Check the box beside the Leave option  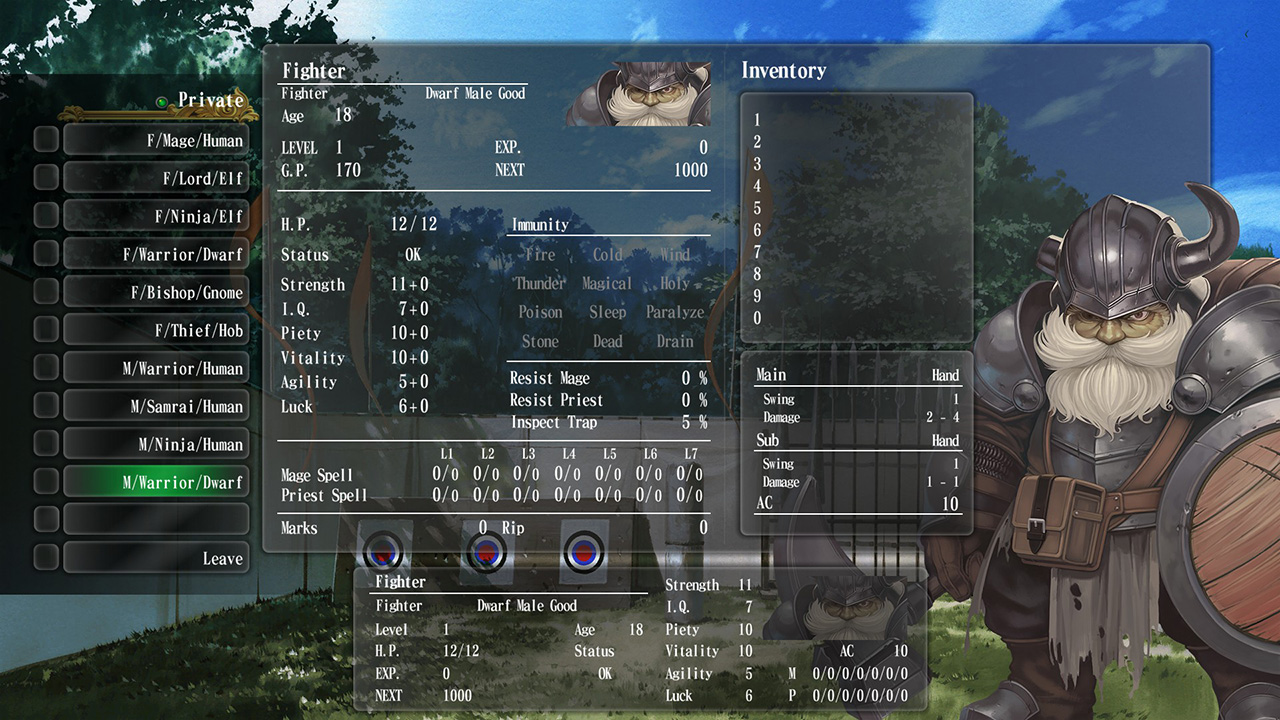(44, 557)
